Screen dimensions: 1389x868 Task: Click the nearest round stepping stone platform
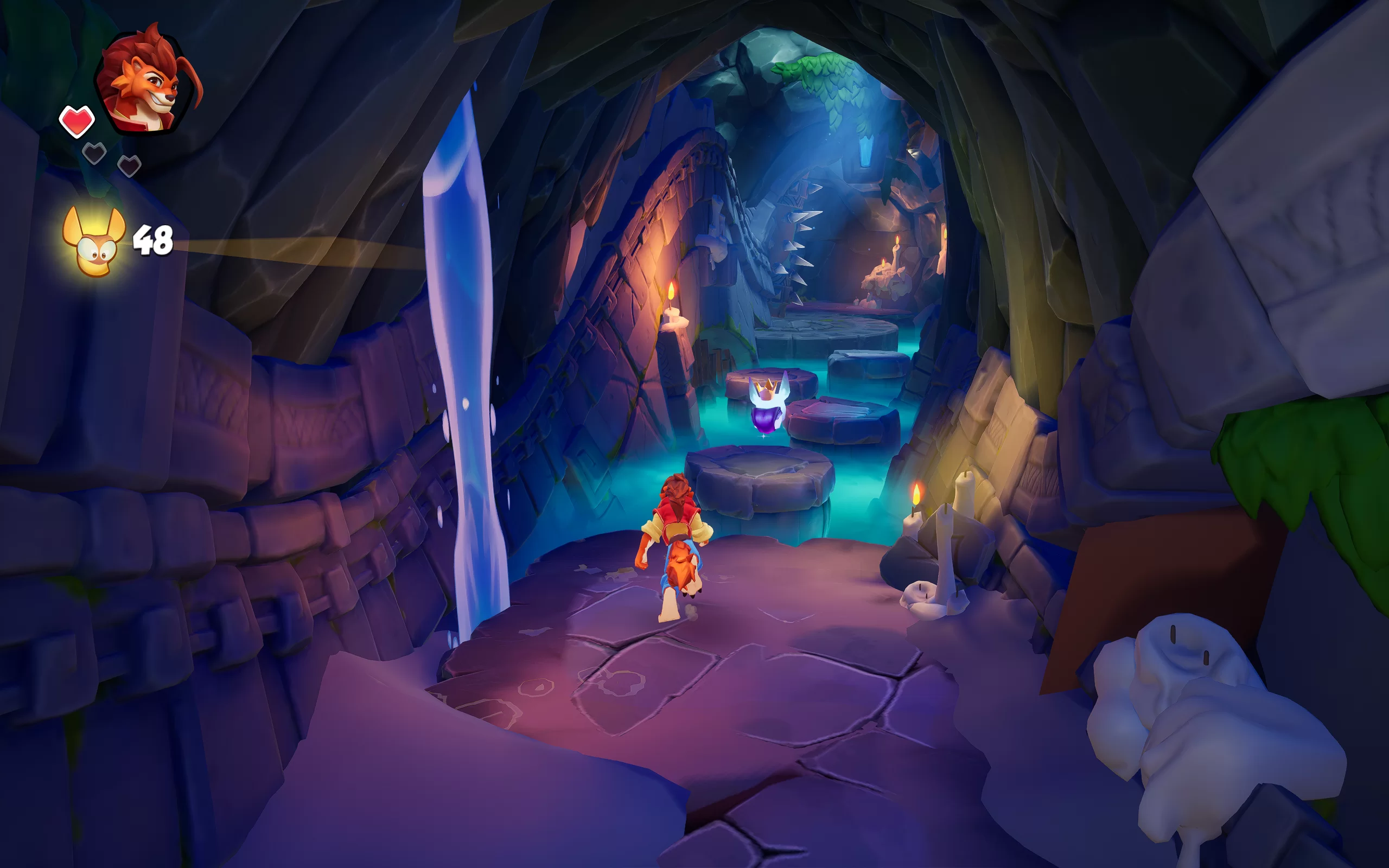(763, 488)
